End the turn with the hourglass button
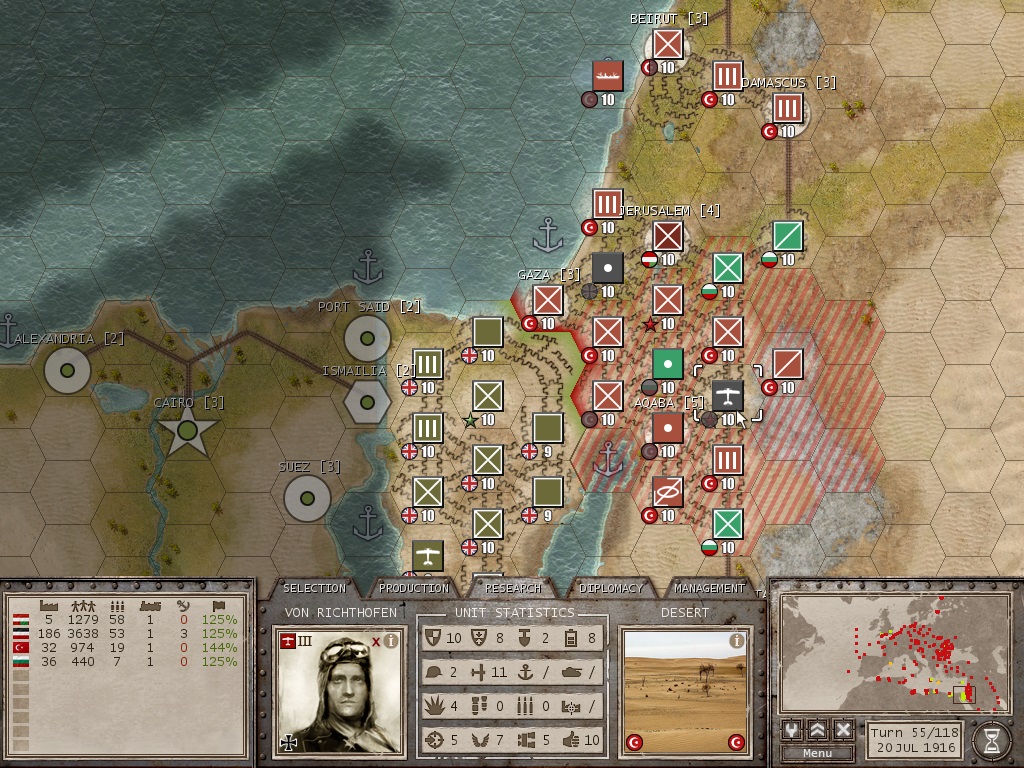The width and height of the screenshot is (1024, 768). click(991, 739)
